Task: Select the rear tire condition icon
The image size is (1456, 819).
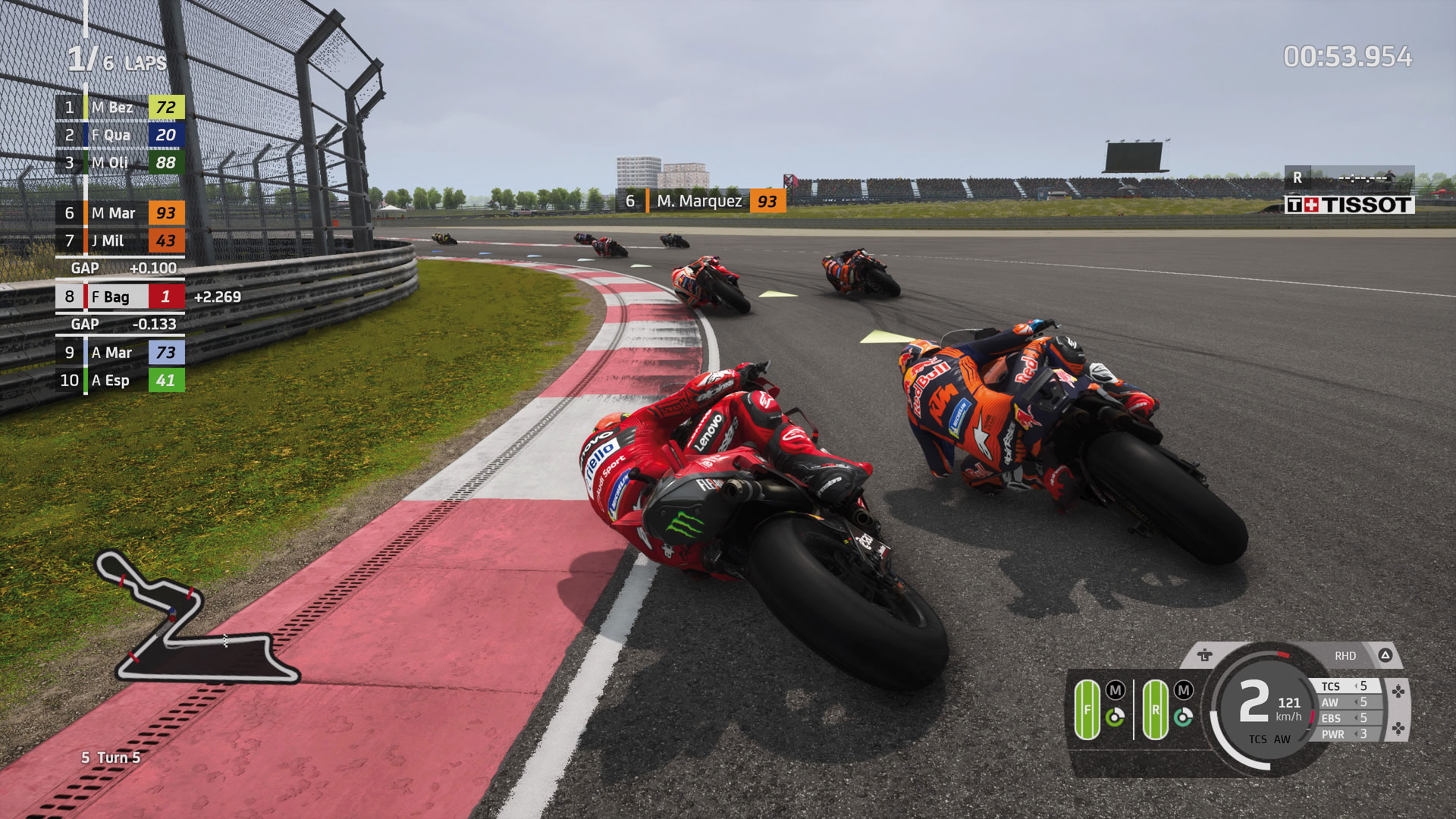Action: [1156, 709]
